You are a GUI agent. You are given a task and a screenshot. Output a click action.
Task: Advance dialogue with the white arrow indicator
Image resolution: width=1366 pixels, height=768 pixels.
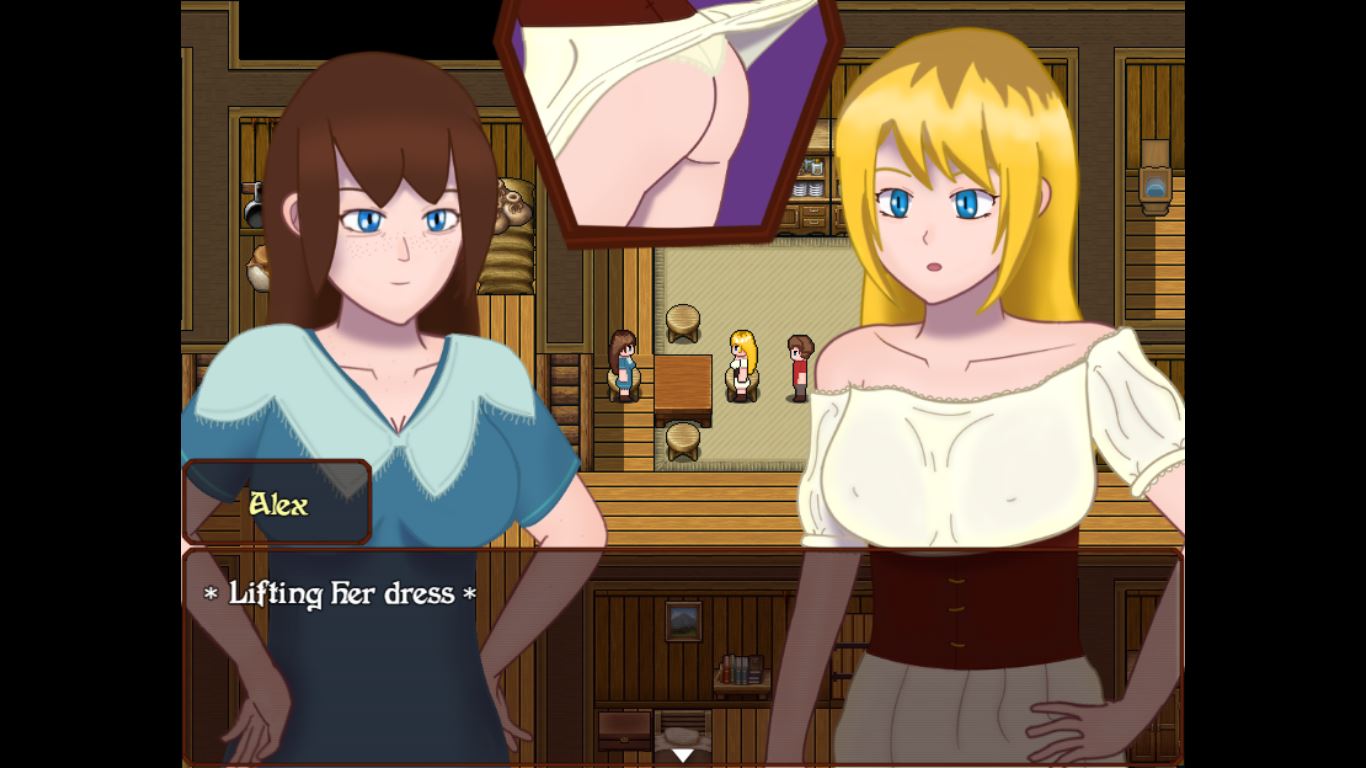click(x=682, y=755)
